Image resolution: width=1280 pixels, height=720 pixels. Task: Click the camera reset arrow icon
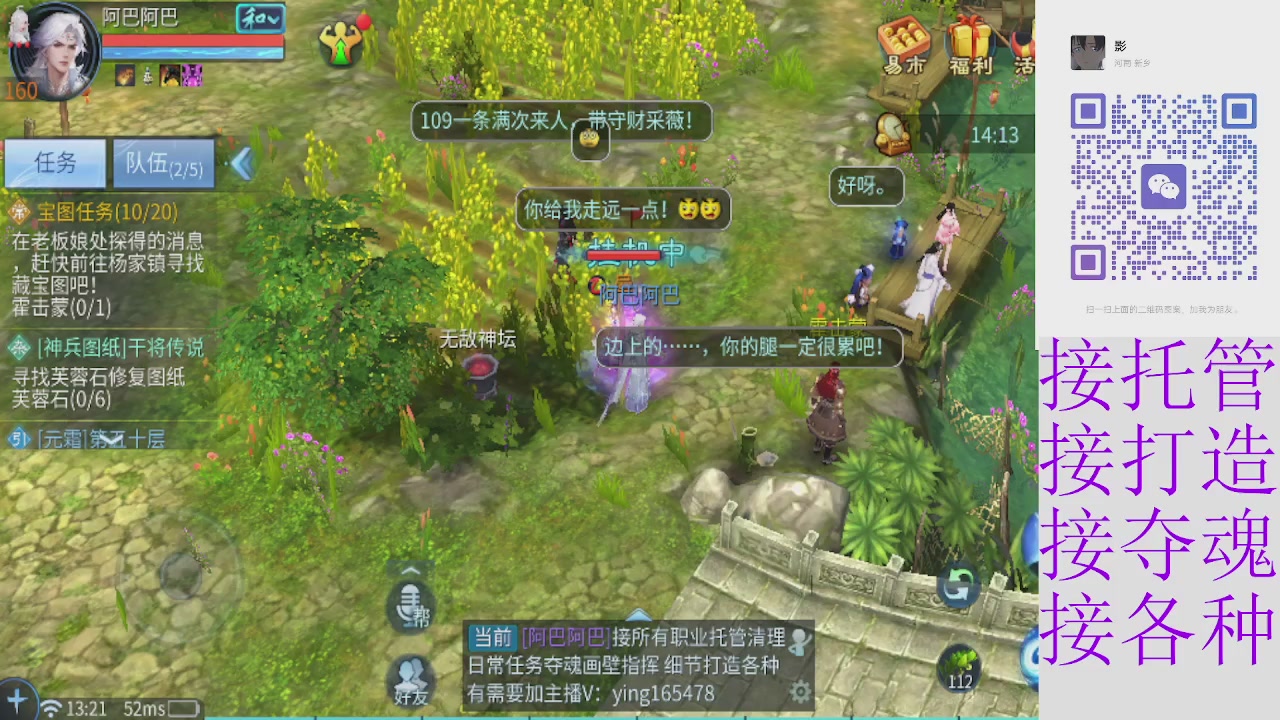[x=958, y=590]
